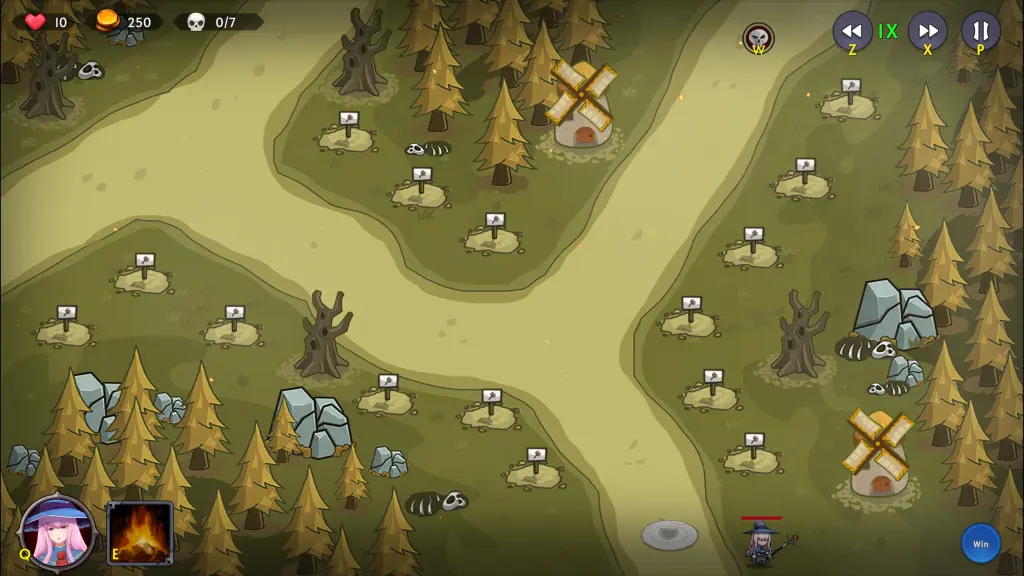
Task: Call the next wave with the skull button
Action: pyautogui.click(x=758, y=38)
